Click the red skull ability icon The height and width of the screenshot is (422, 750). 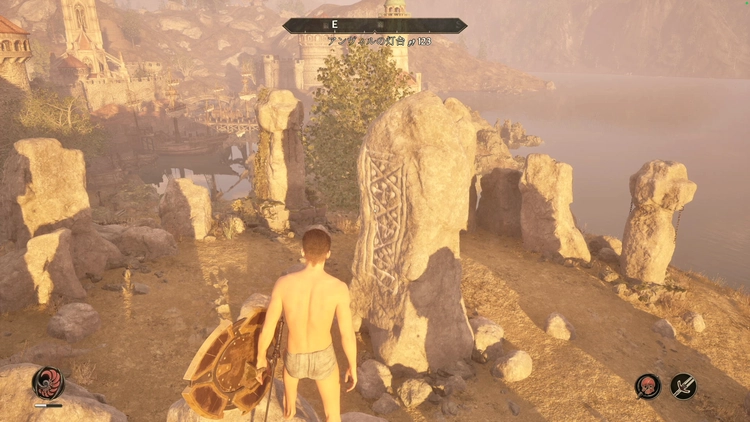pyautogui.click(x=648, y=385)
